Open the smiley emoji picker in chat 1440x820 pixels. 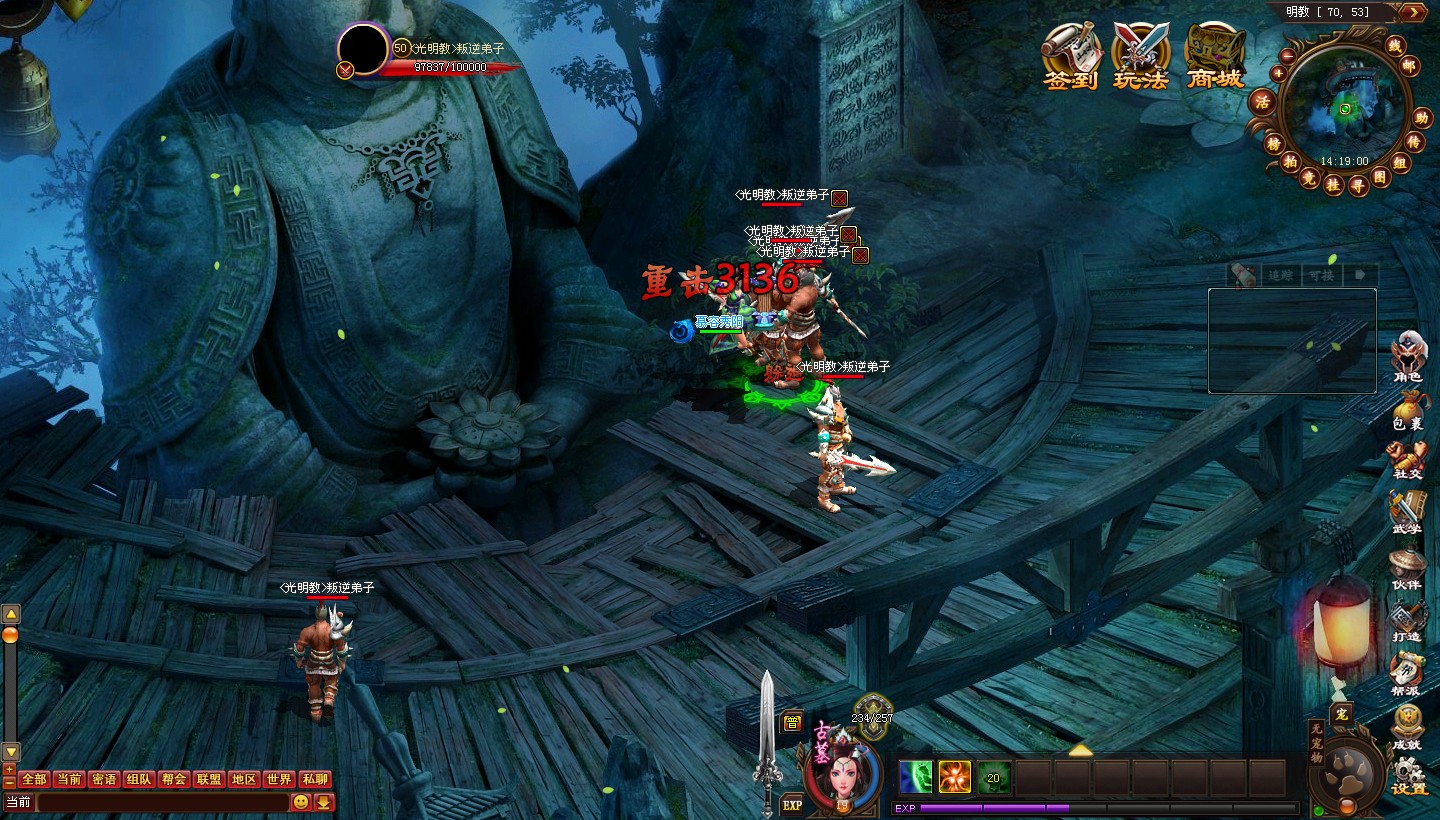pos(300,802)
